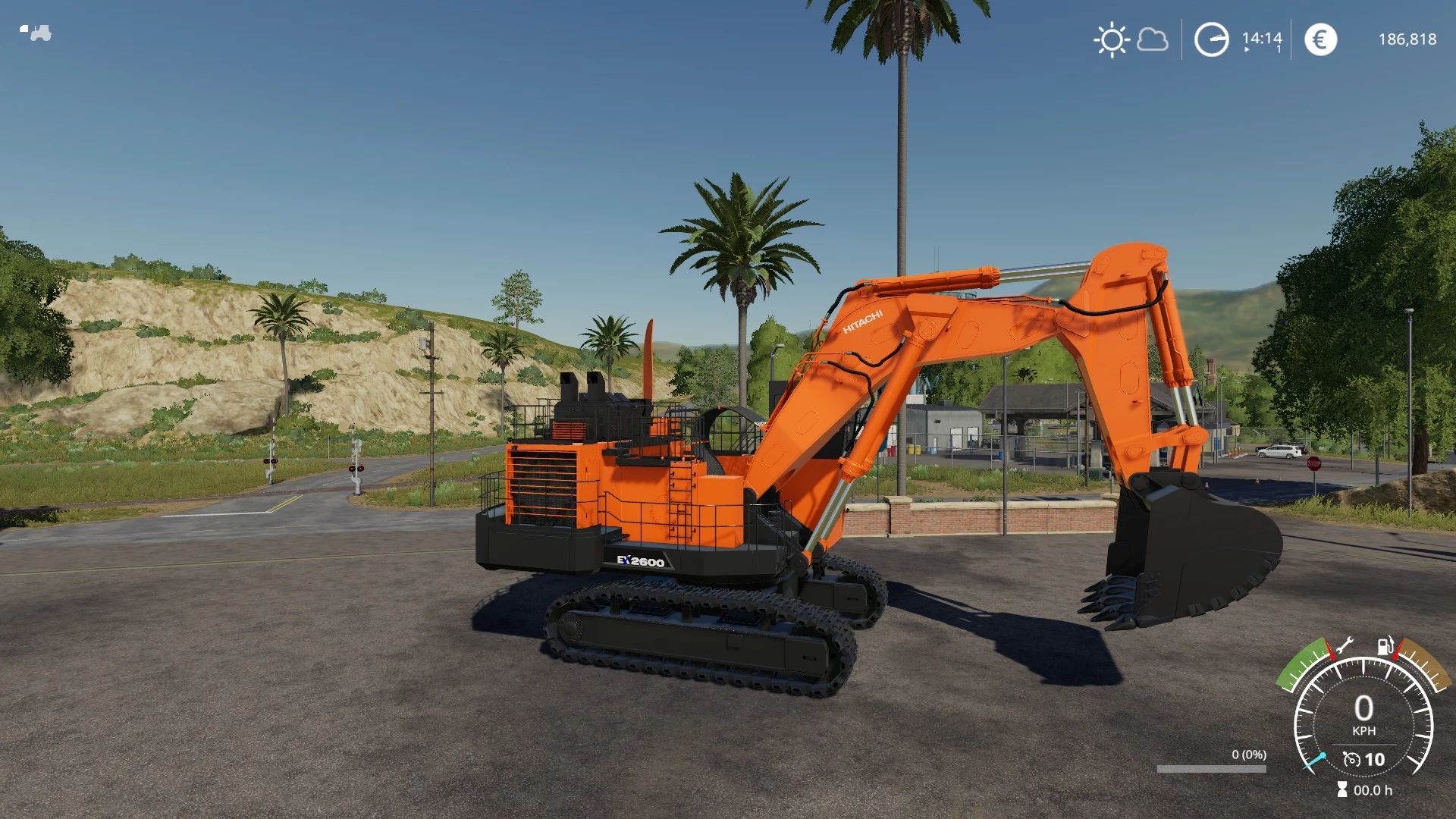Screen dimensions: 1456x819
Task: Click the tractor vehicle indicator icon
Action: [x=36, y=33]
